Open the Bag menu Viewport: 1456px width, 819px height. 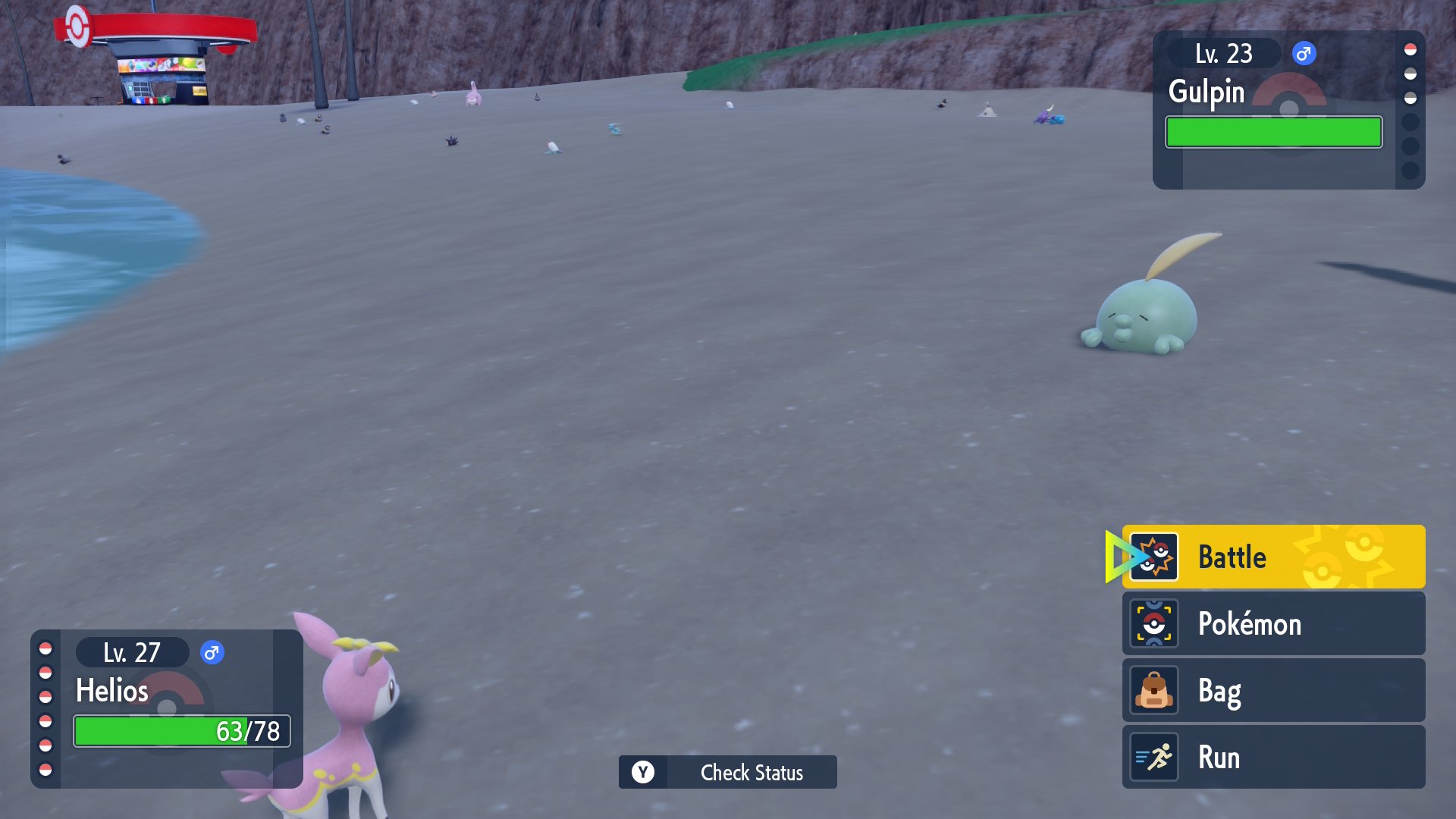pos(1272,690)
